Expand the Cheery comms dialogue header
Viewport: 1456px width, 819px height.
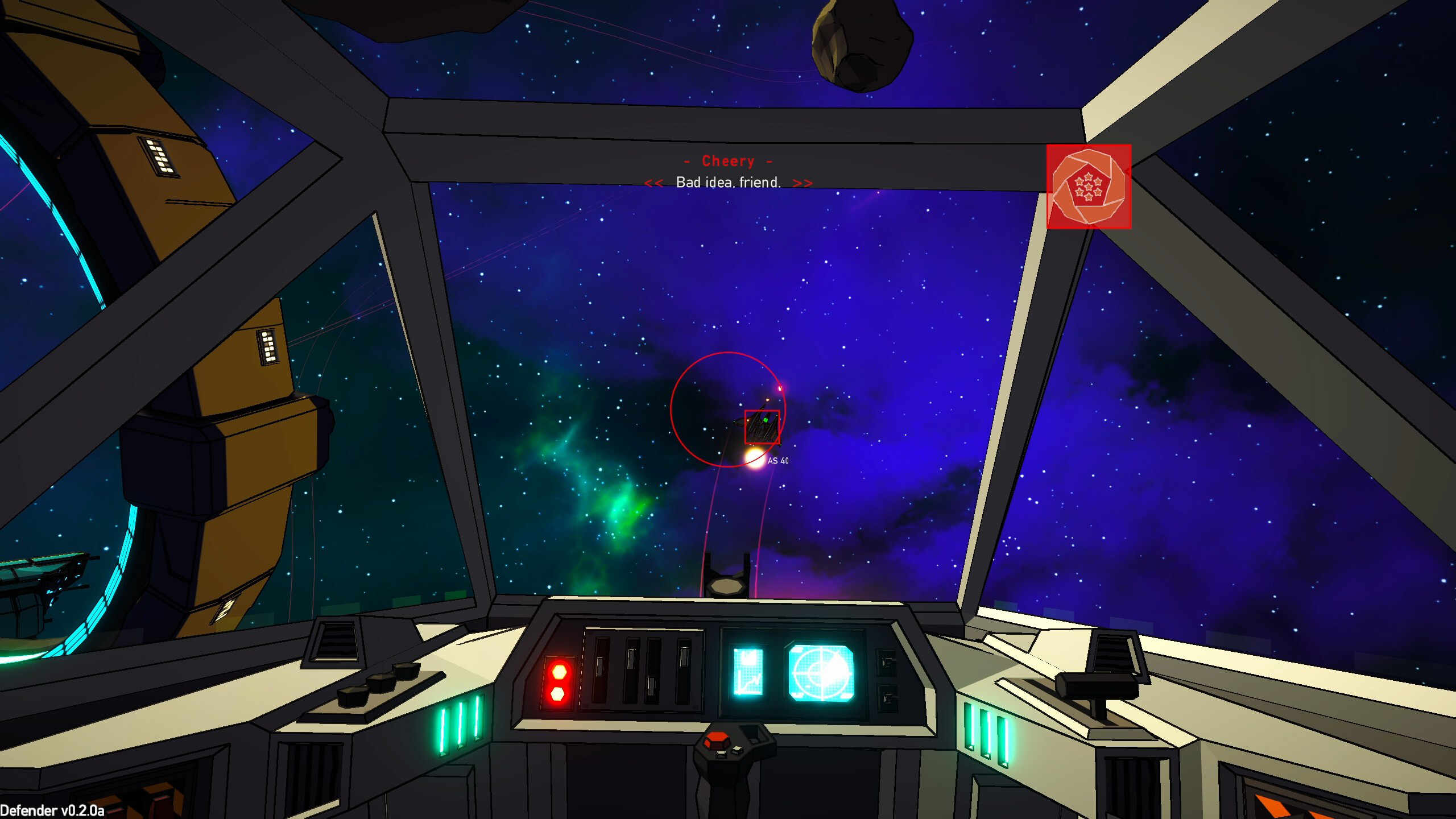click(x=728, y=161)
